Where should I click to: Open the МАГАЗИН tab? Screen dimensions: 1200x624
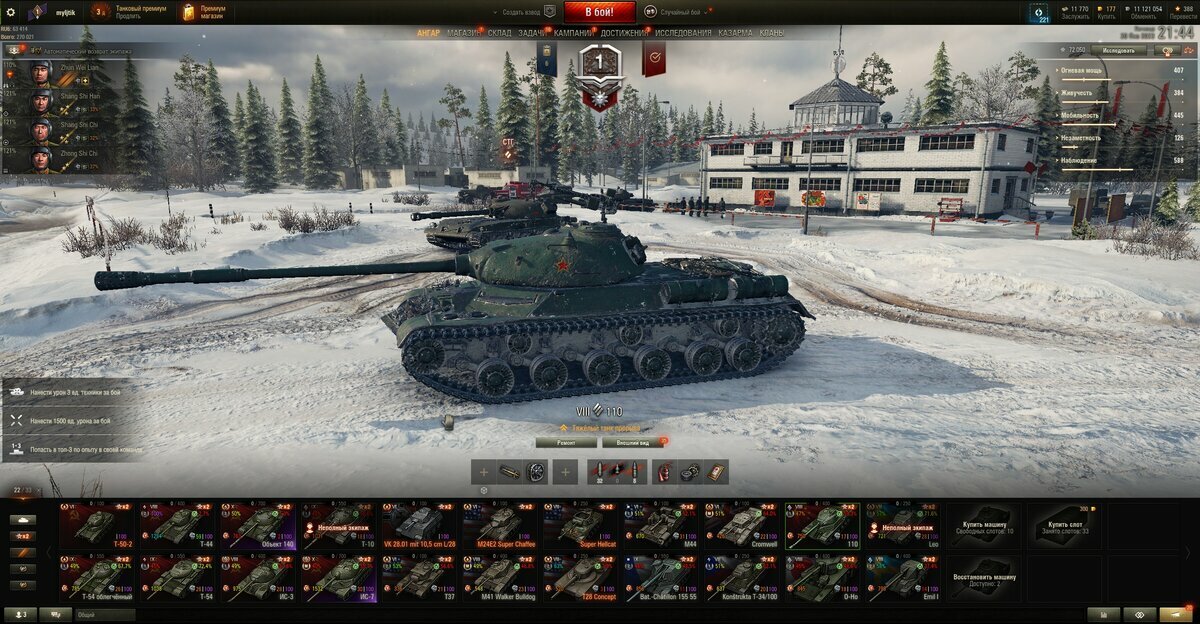pyautogui.click(x=463, y=33)
